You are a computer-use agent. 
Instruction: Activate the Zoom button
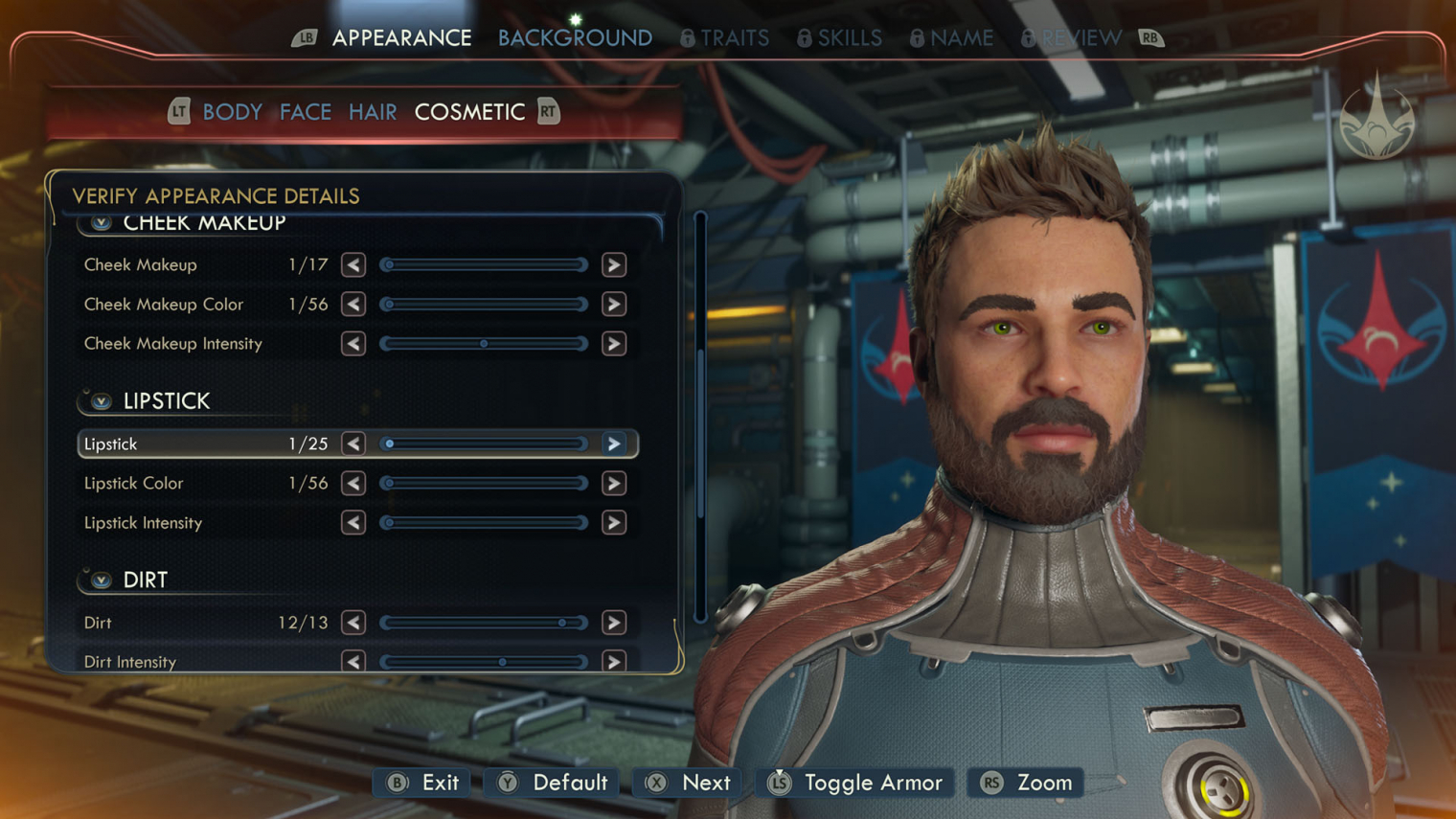[x=1026, y=783]
